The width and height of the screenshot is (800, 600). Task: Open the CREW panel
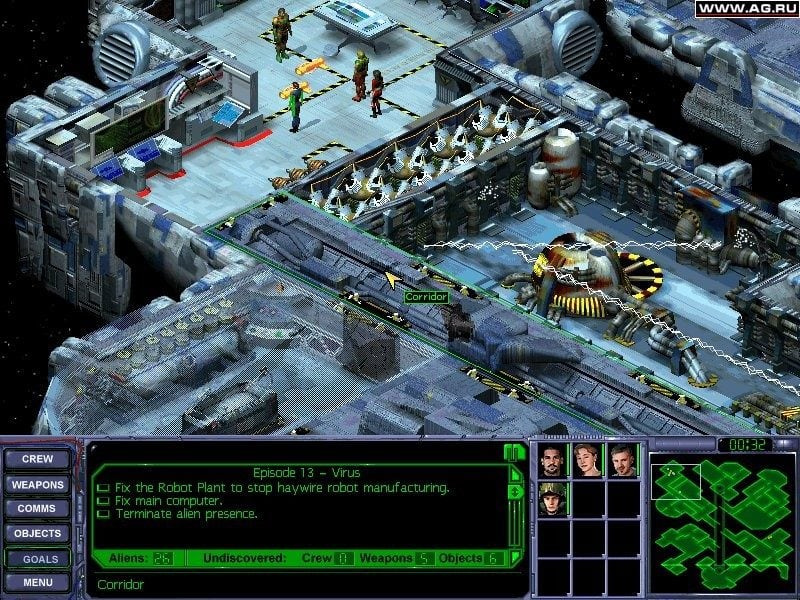38,460
